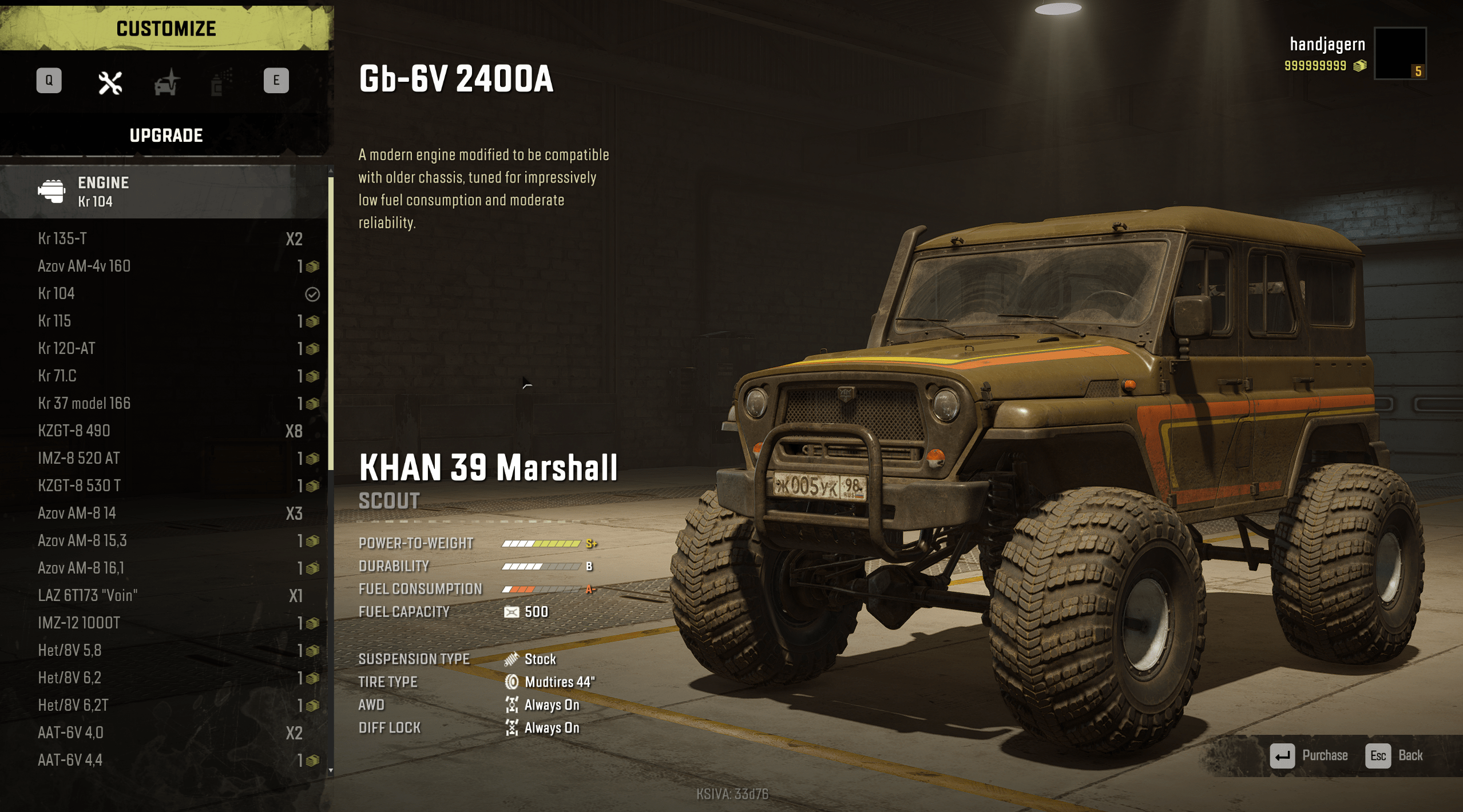1463x812 pixels.
Task: Click the Purchase button
Action: coord(1309,755)
